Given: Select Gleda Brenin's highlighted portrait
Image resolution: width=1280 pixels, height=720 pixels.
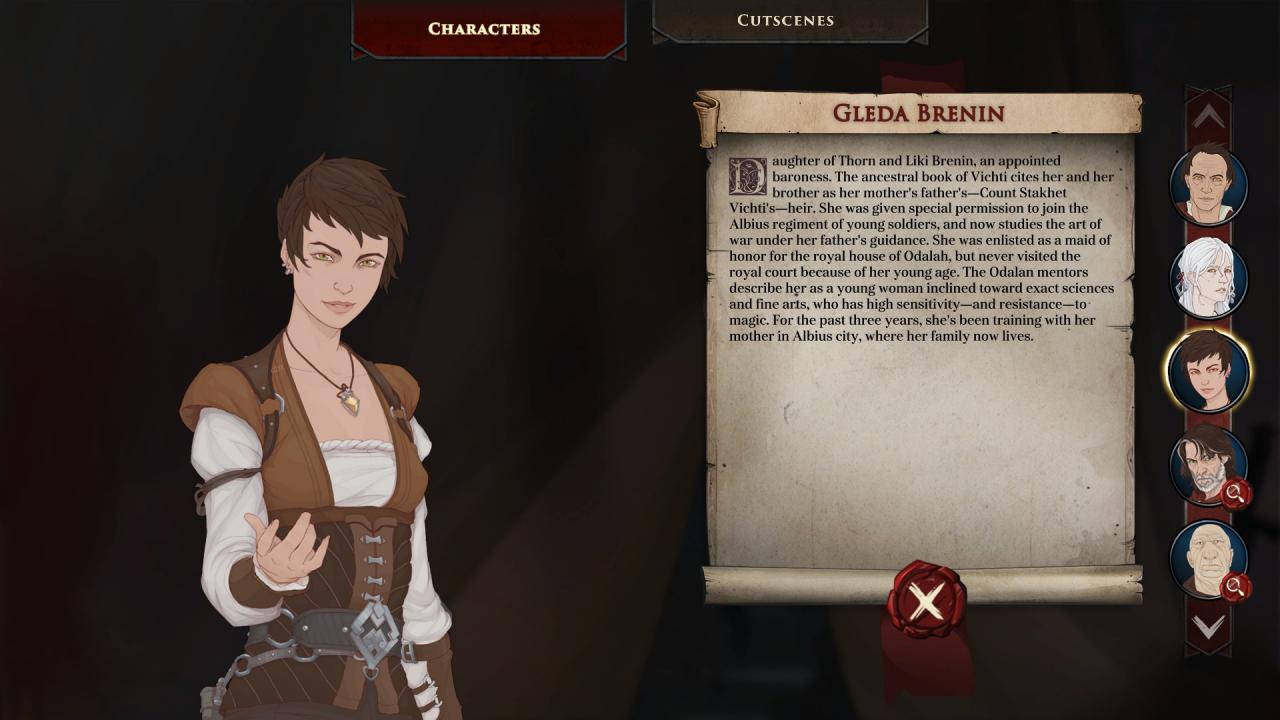Looking at the screenshot, I should coord(1208,371).
